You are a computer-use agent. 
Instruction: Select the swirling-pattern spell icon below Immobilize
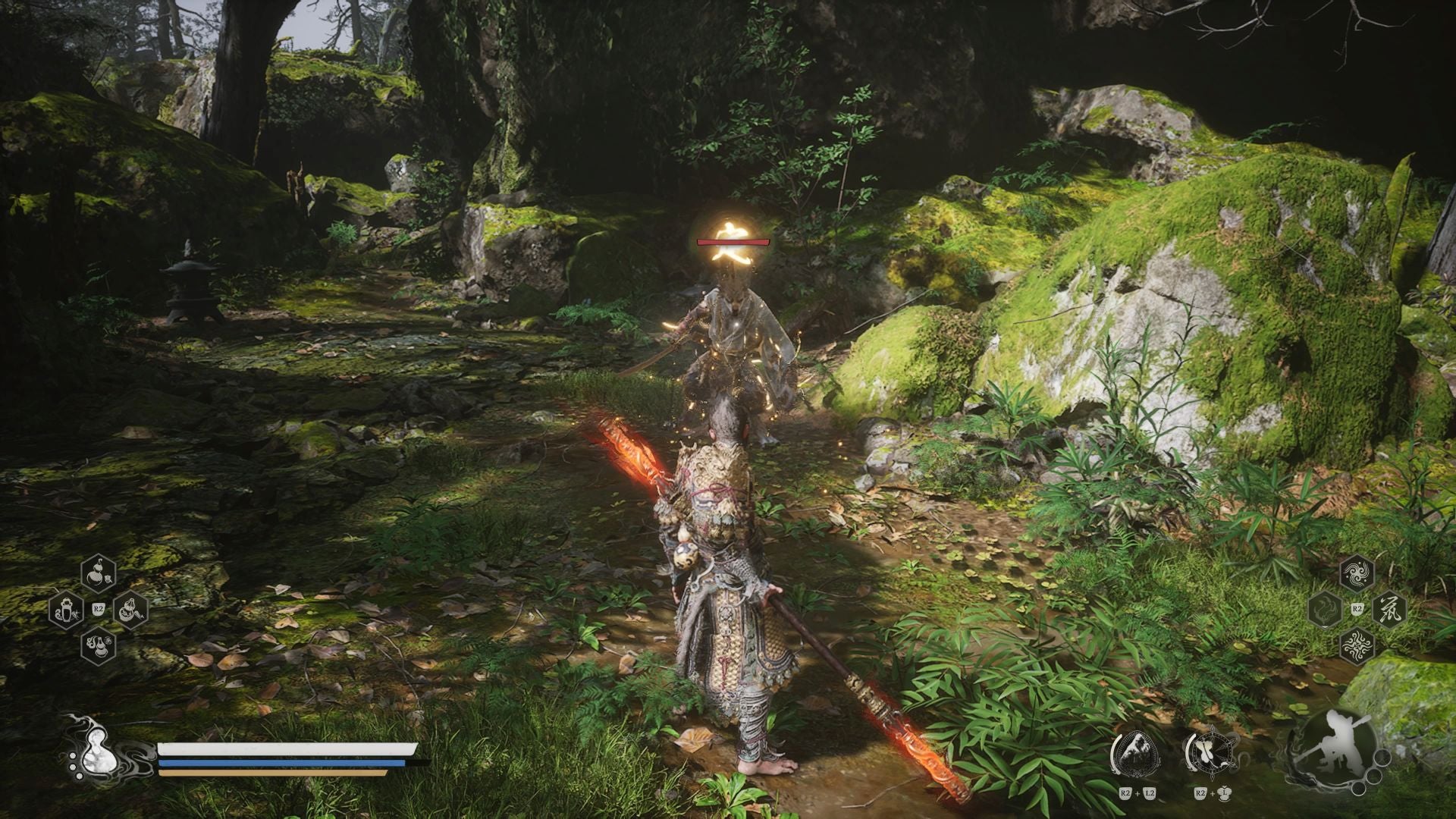1358,645
